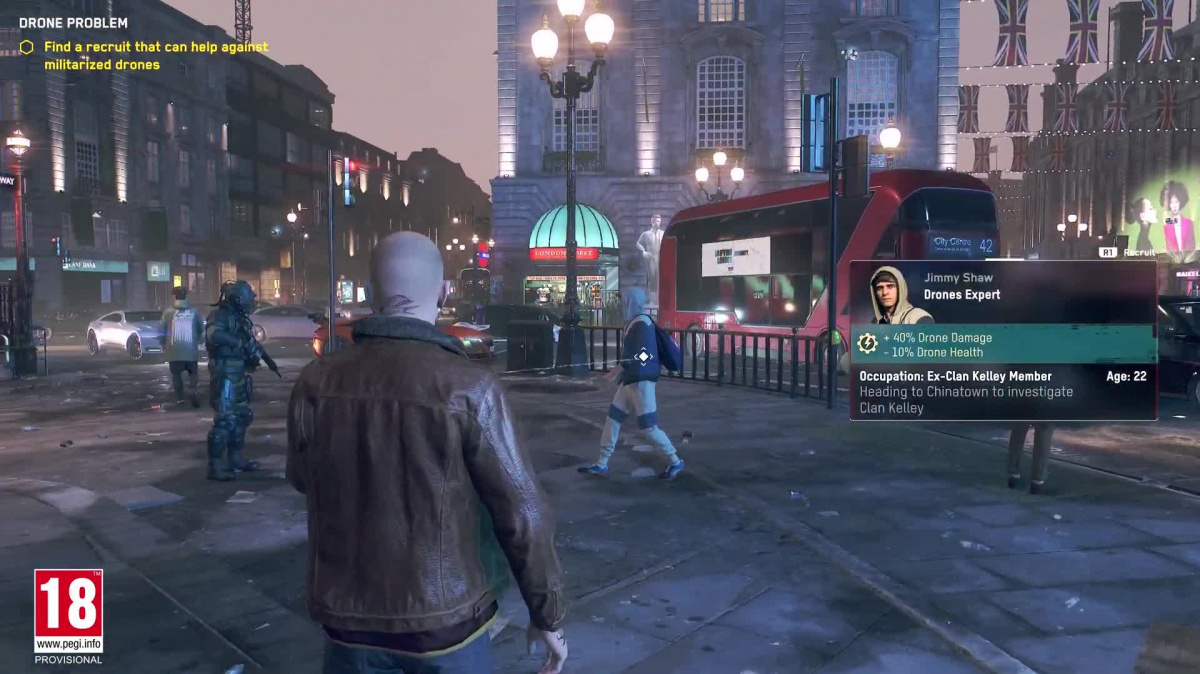1200x674 pixels.
Task: Open Jimmy Shaw's occupation details panel
Action: [1003, 392]
